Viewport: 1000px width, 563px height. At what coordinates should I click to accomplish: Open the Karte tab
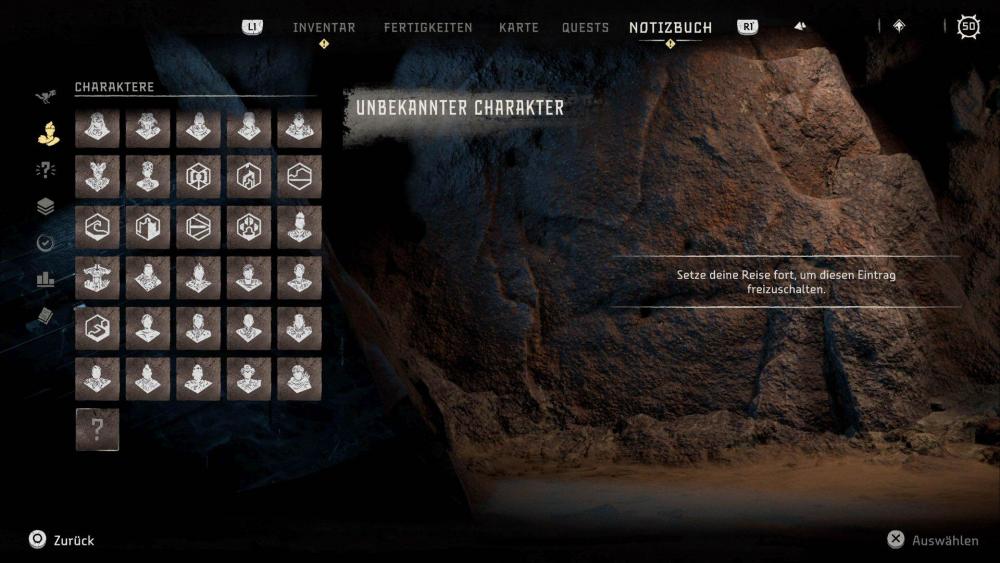click(x=518, y=28)
